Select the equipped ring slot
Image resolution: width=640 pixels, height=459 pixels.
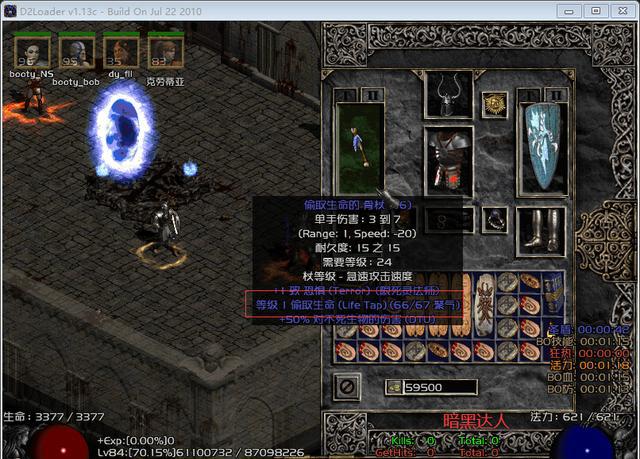pyautogui.click(x=492, y=218)
